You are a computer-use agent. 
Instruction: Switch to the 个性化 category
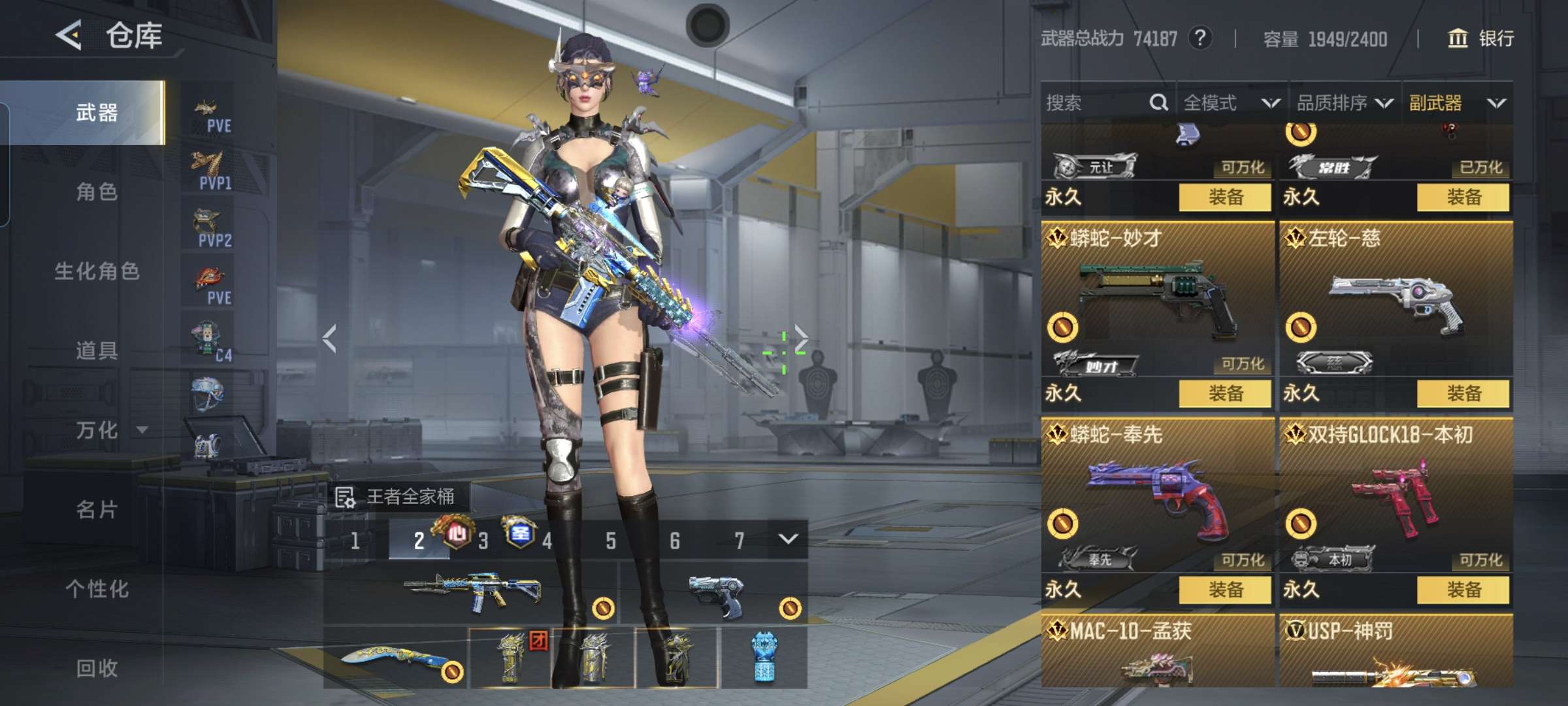[x=97, y=589]
